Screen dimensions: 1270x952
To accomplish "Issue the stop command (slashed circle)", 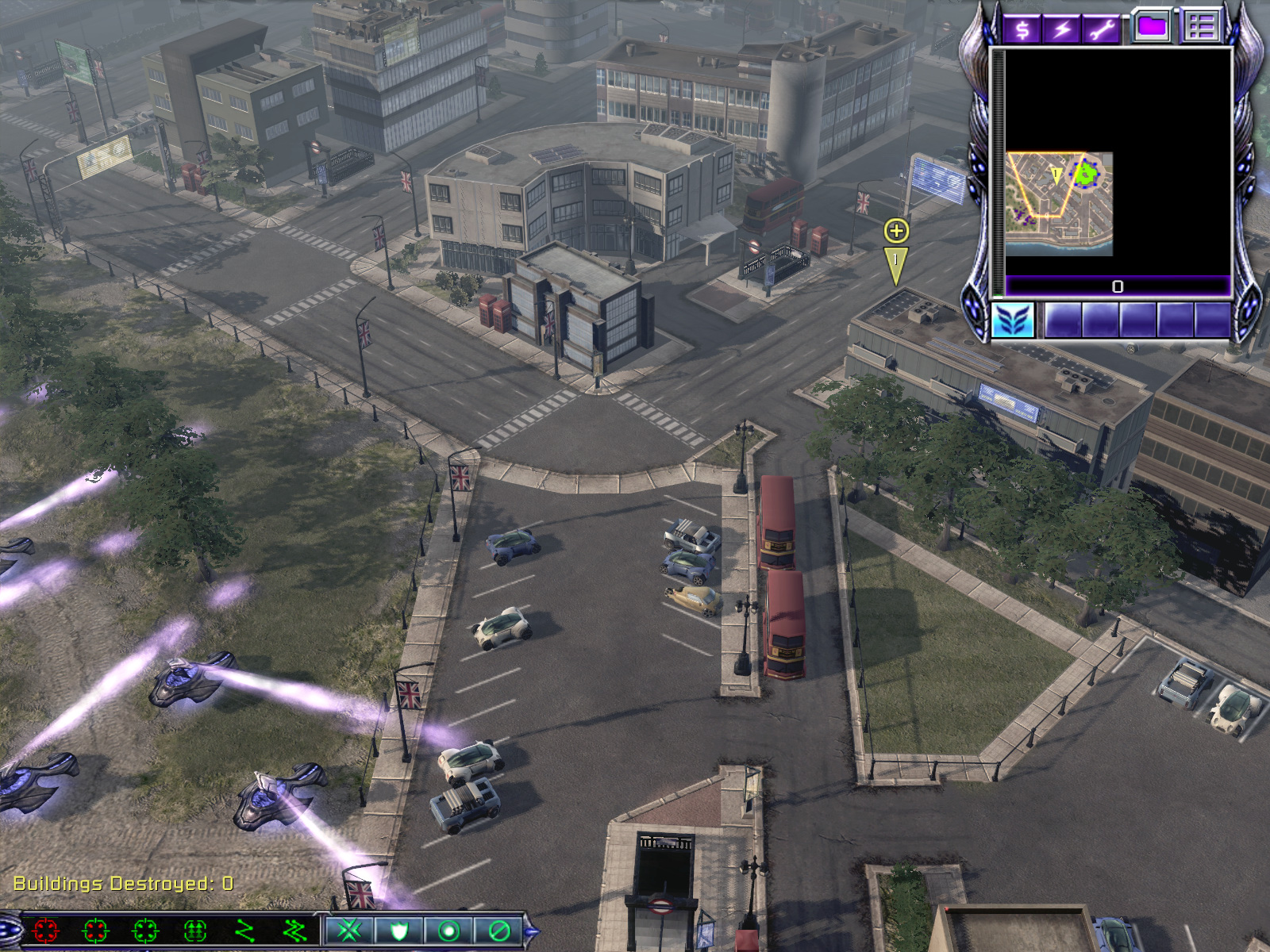I will tap(498, 930).
